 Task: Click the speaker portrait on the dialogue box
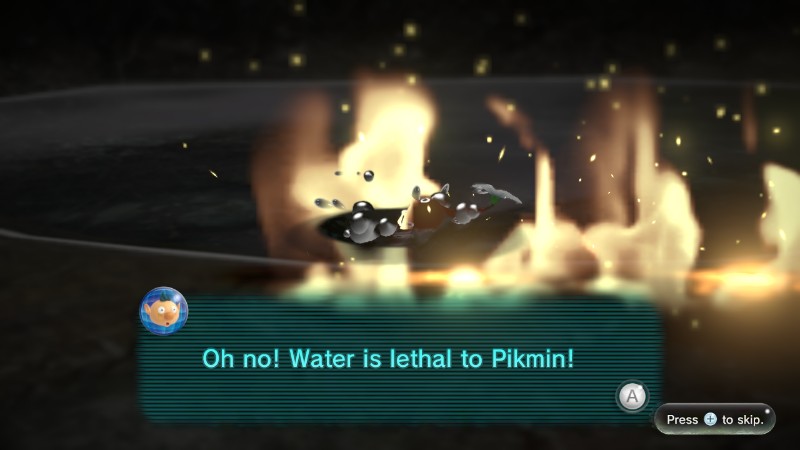[x=164, y=310]
